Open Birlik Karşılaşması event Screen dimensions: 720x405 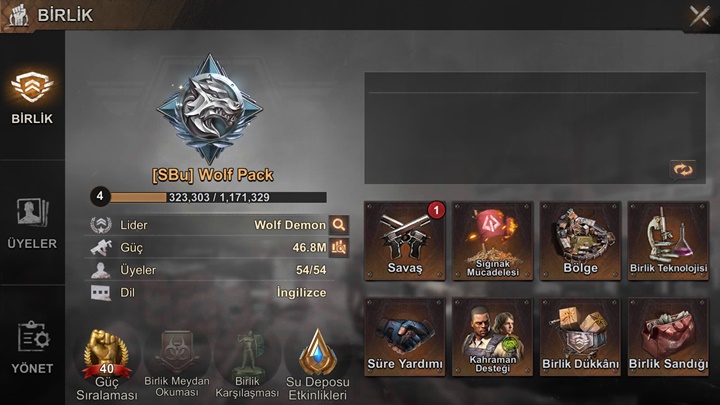click(x=246, y=363)
